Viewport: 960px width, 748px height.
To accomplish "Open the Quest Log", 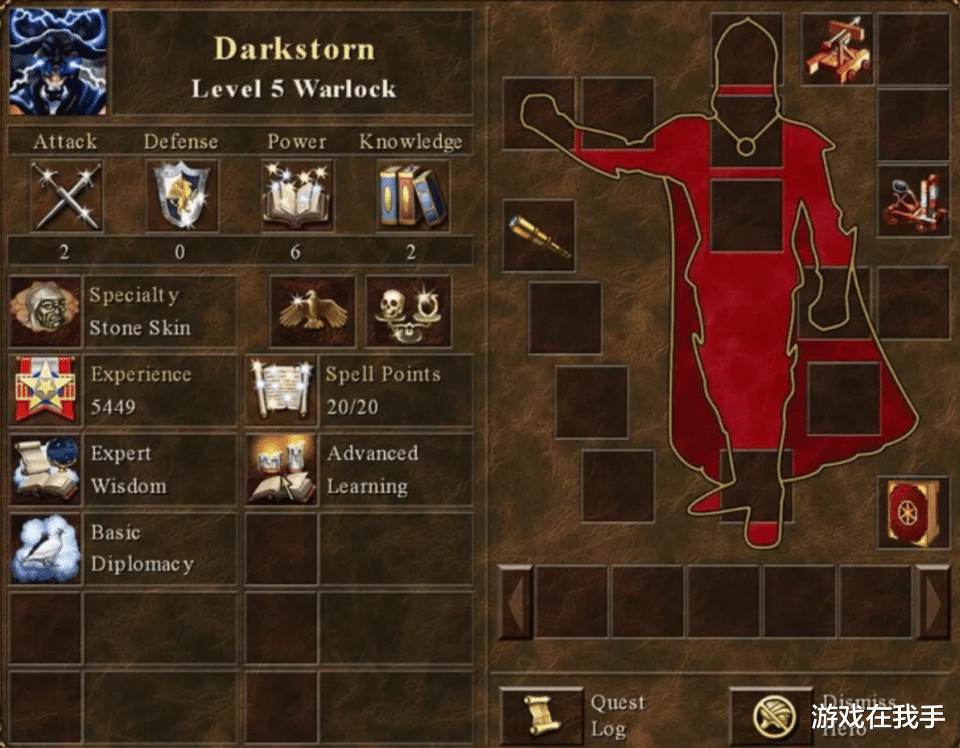I will pyautogui.click(x=540, y=716).
